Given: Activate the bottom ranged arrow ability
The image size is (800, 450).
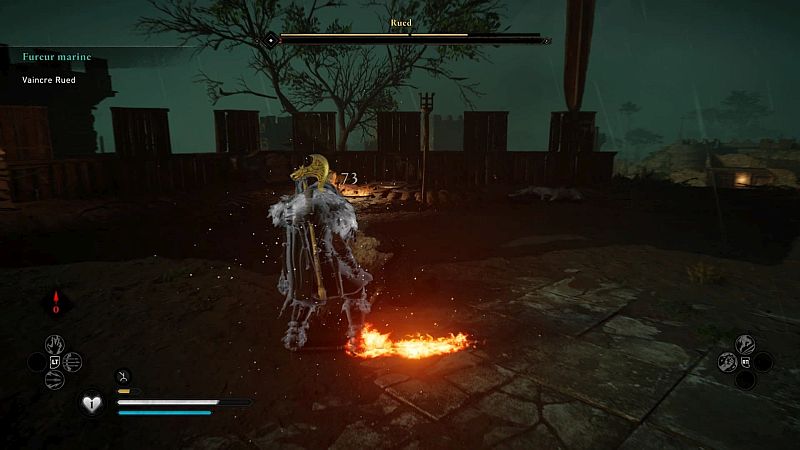Looking at the screenshot, I should click(x=57, y=380).
